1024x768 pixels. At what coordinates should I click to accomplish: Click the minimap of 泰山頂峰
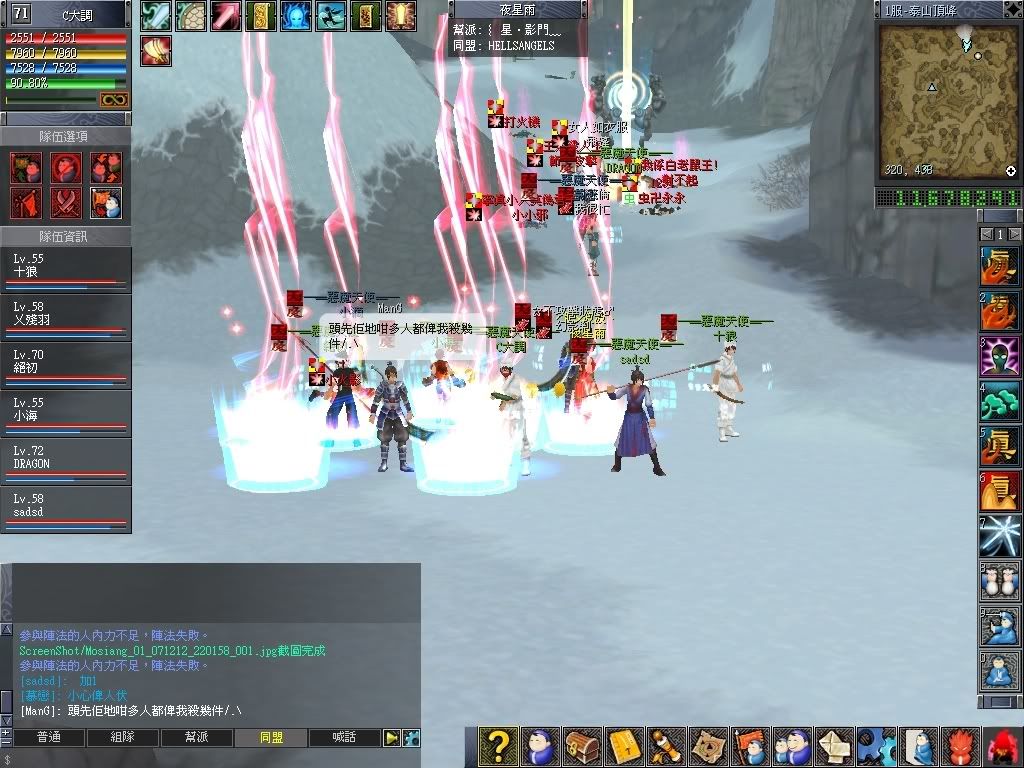(947, 100)
